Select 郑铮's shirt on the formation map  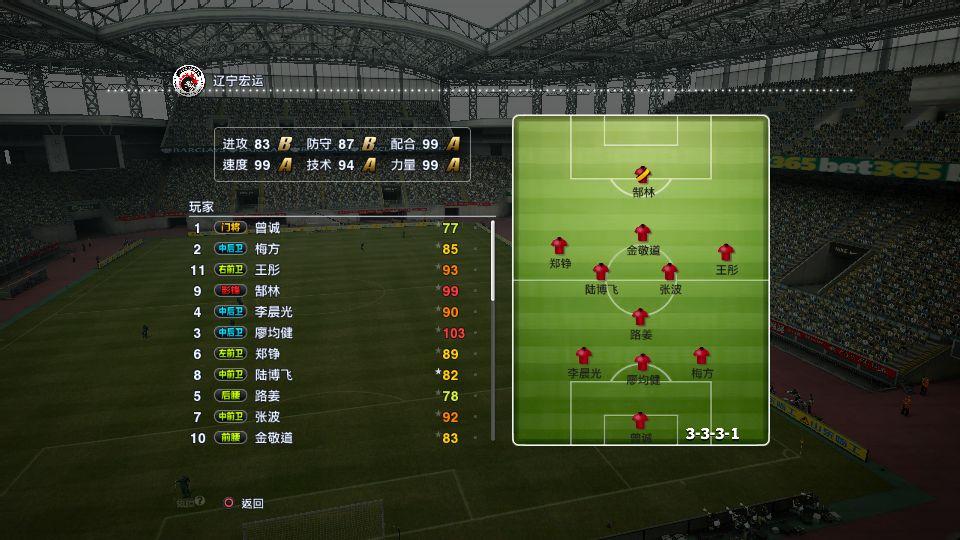(559, 246)
